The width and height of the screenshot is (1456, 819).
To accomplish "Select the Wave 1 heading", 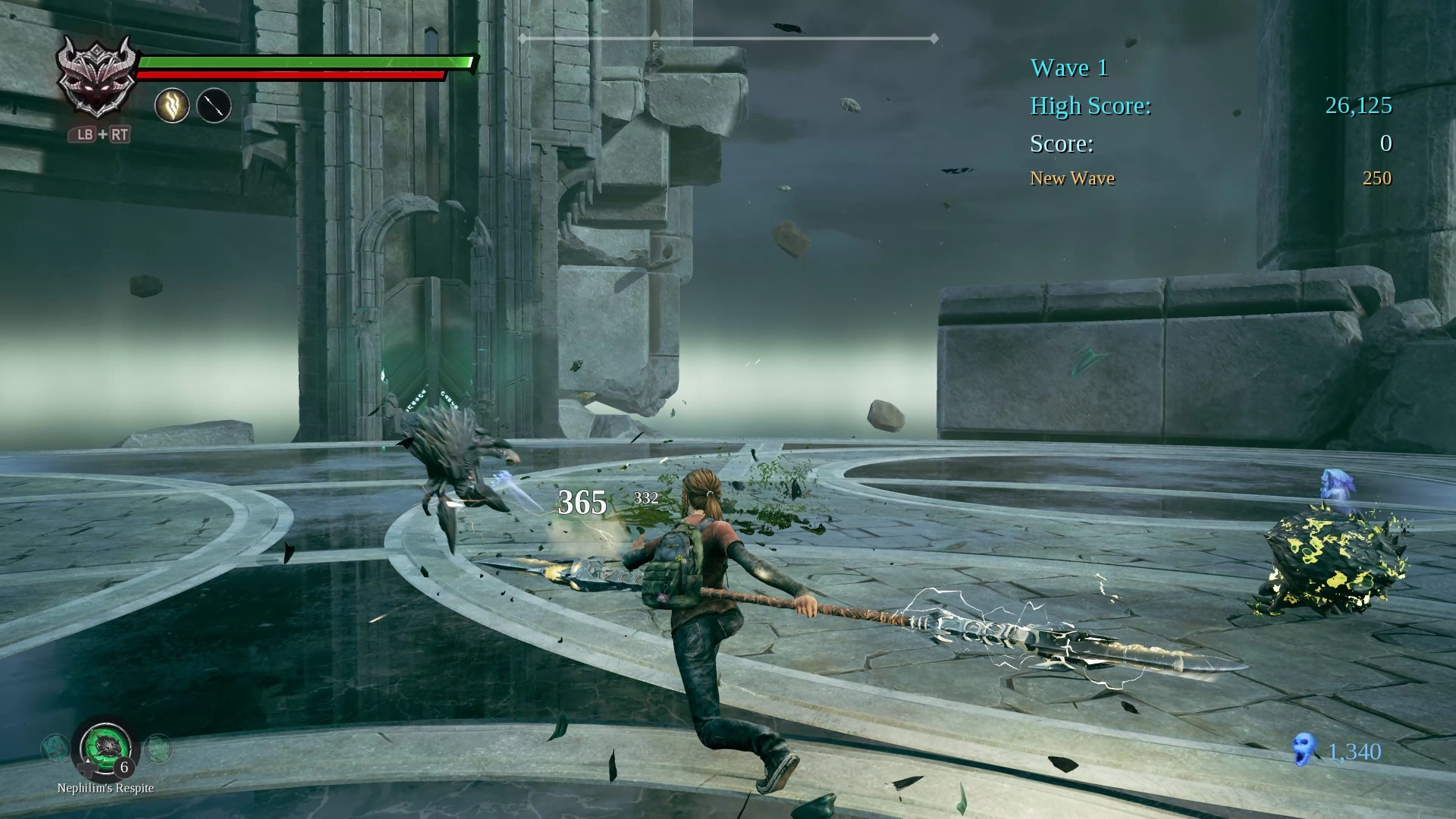I will [1068, 67].
